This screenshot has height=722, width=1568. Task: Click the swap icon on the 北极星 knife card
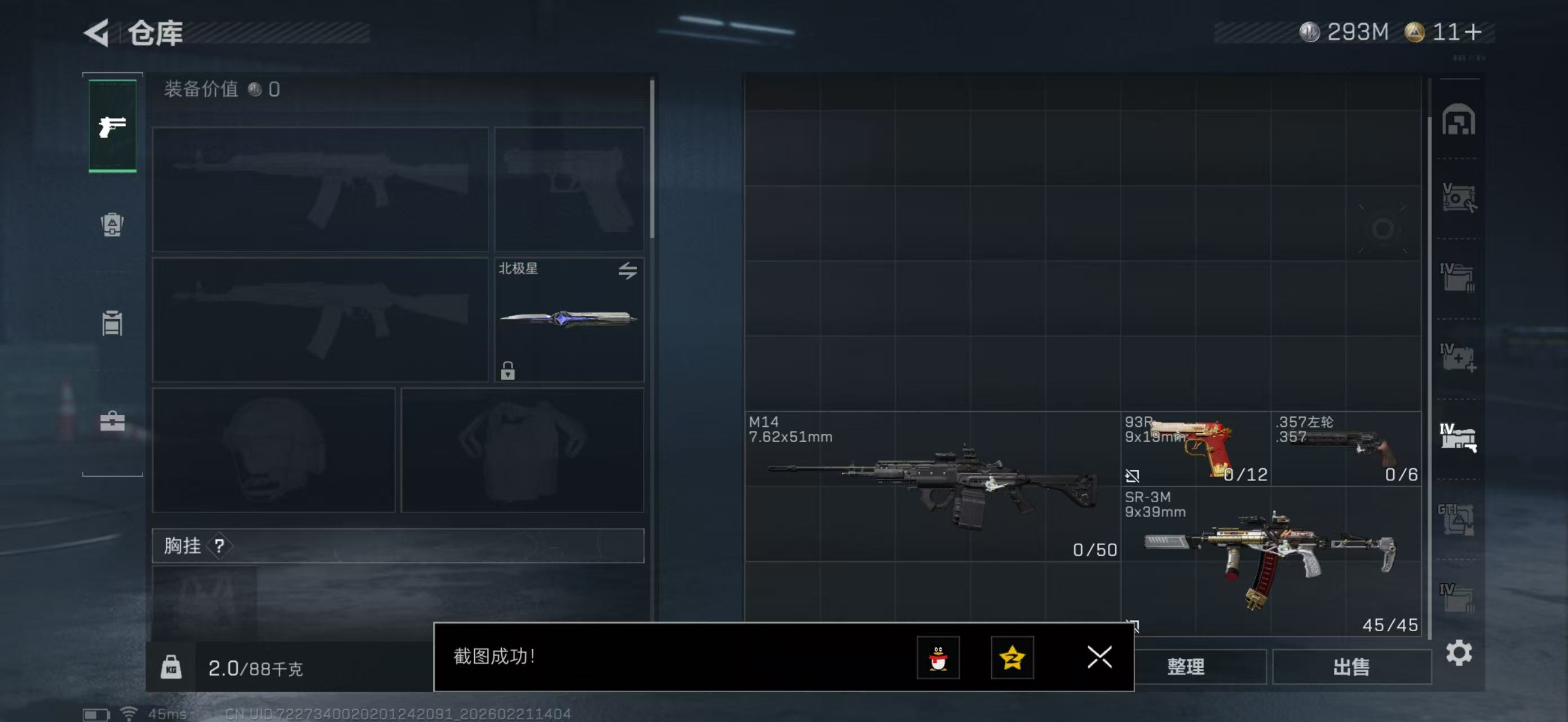pos(628,271)
